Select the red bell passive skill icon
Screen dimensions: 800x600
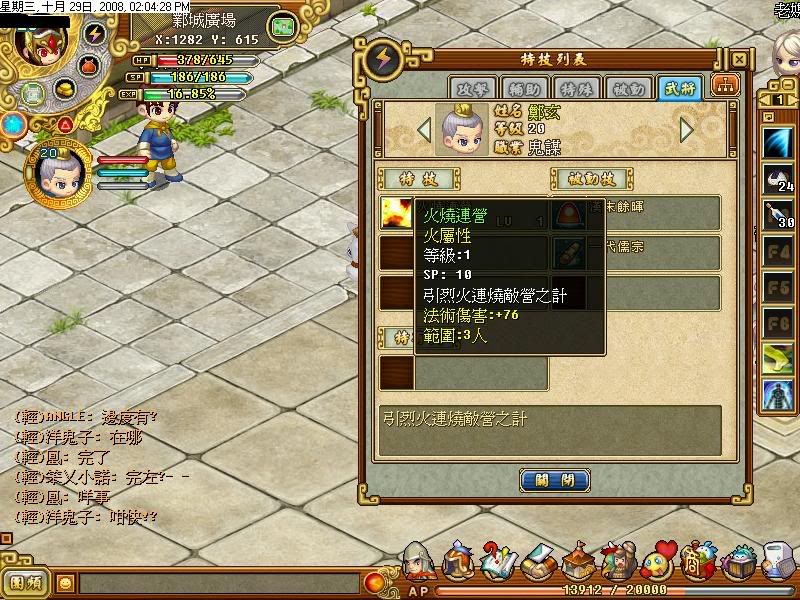[569, 213]
